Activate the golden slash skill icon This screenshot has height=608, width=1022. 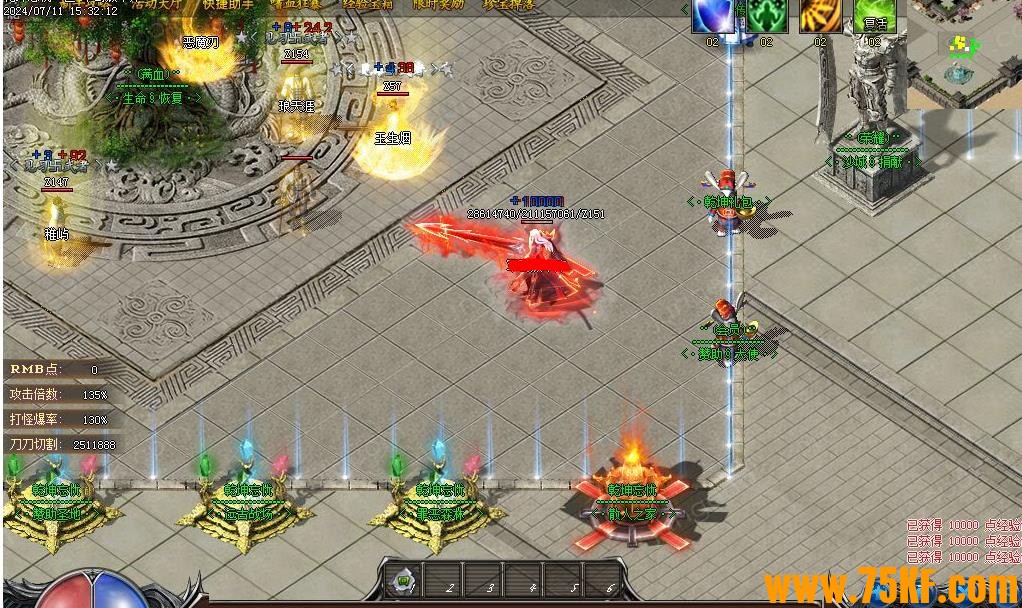click(x=820, y=17)
